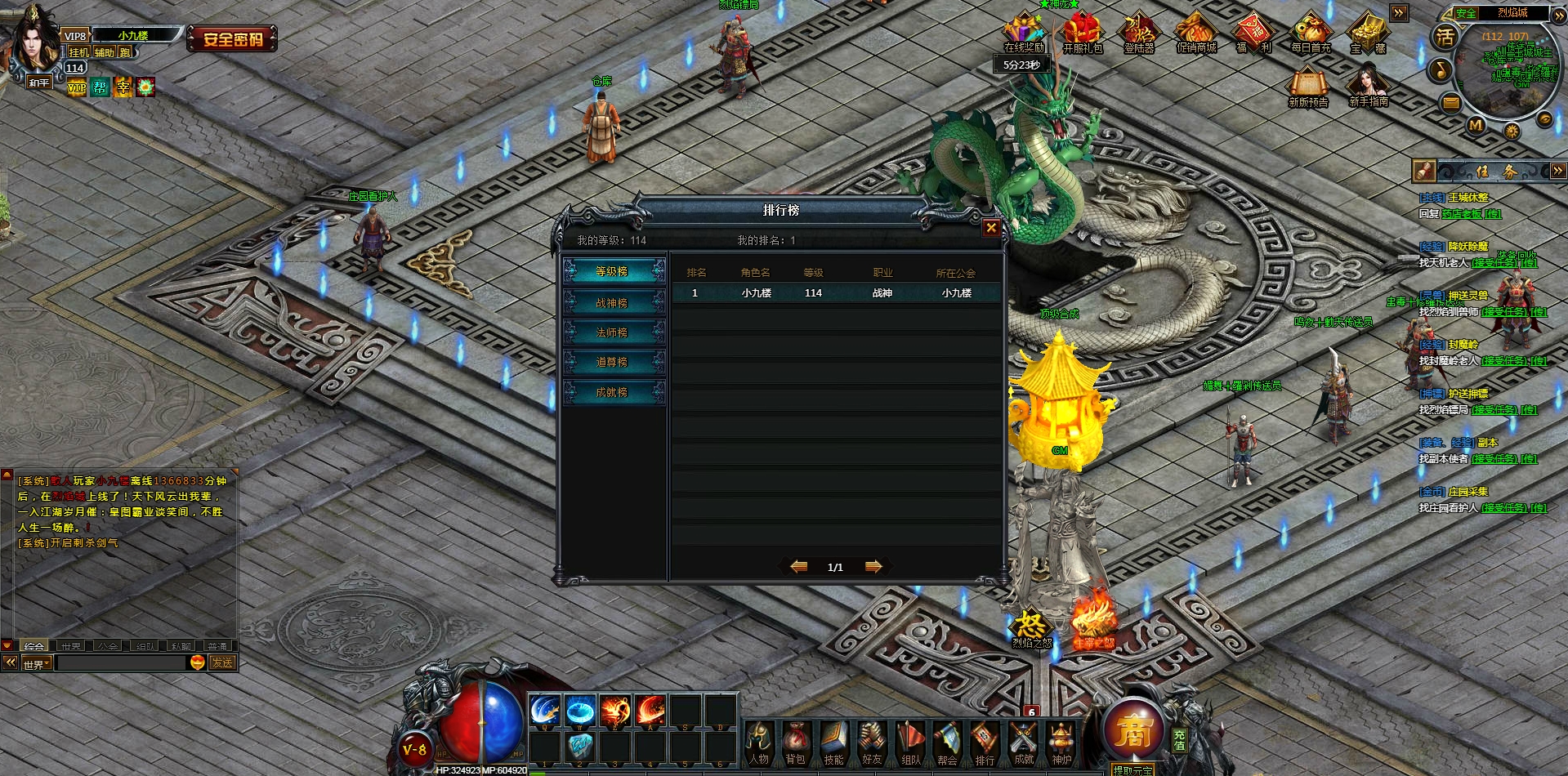Open the 成就榜 achievement ranking tab
This screenshot has height=776, width=1568.
(613, 392)
